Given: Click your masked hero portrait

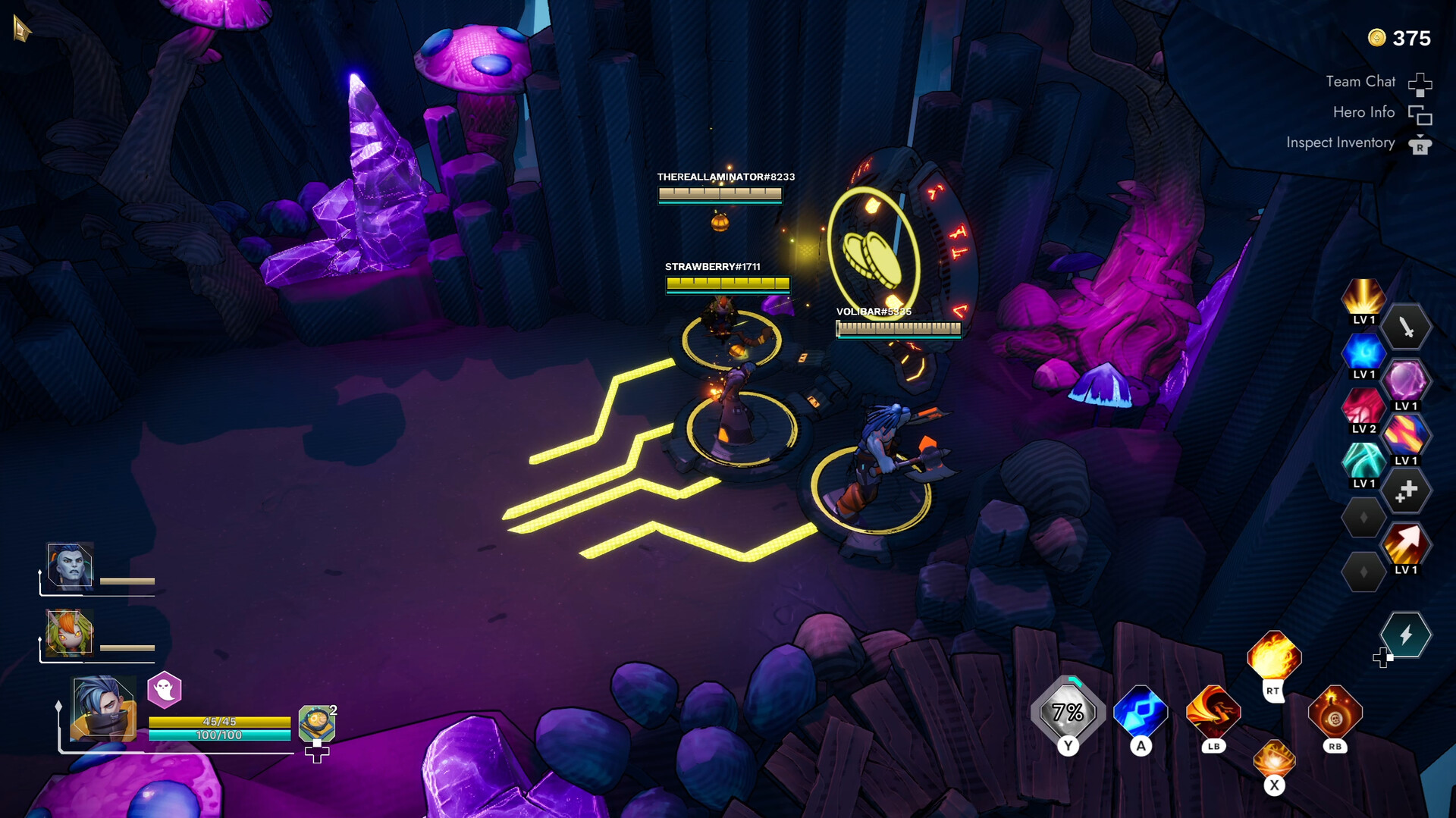Looking at the screenshot, I should (x=104, y=708).
